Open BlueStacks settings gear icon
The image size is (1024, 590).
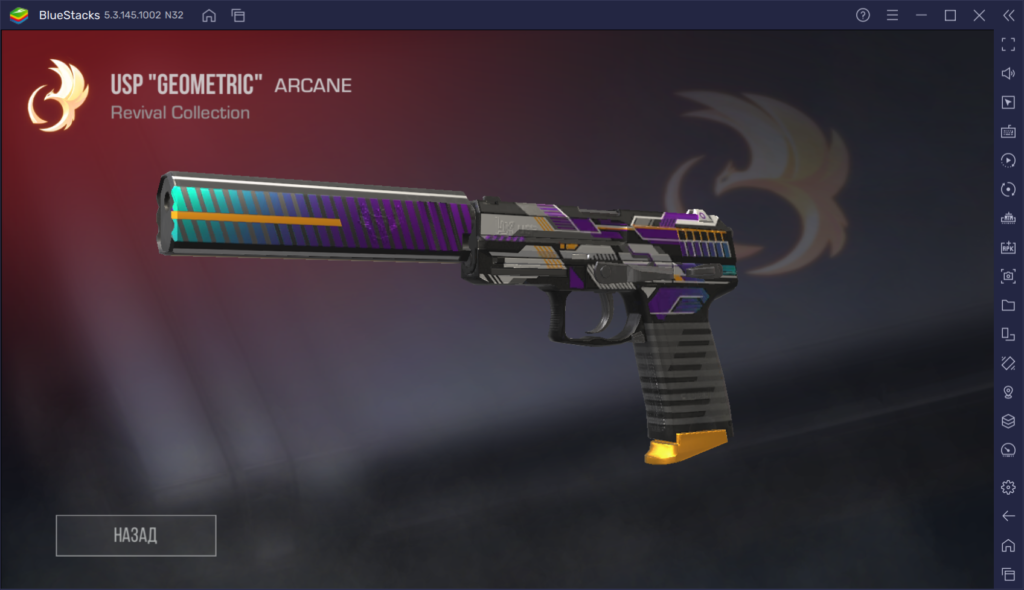point(1008,487)
